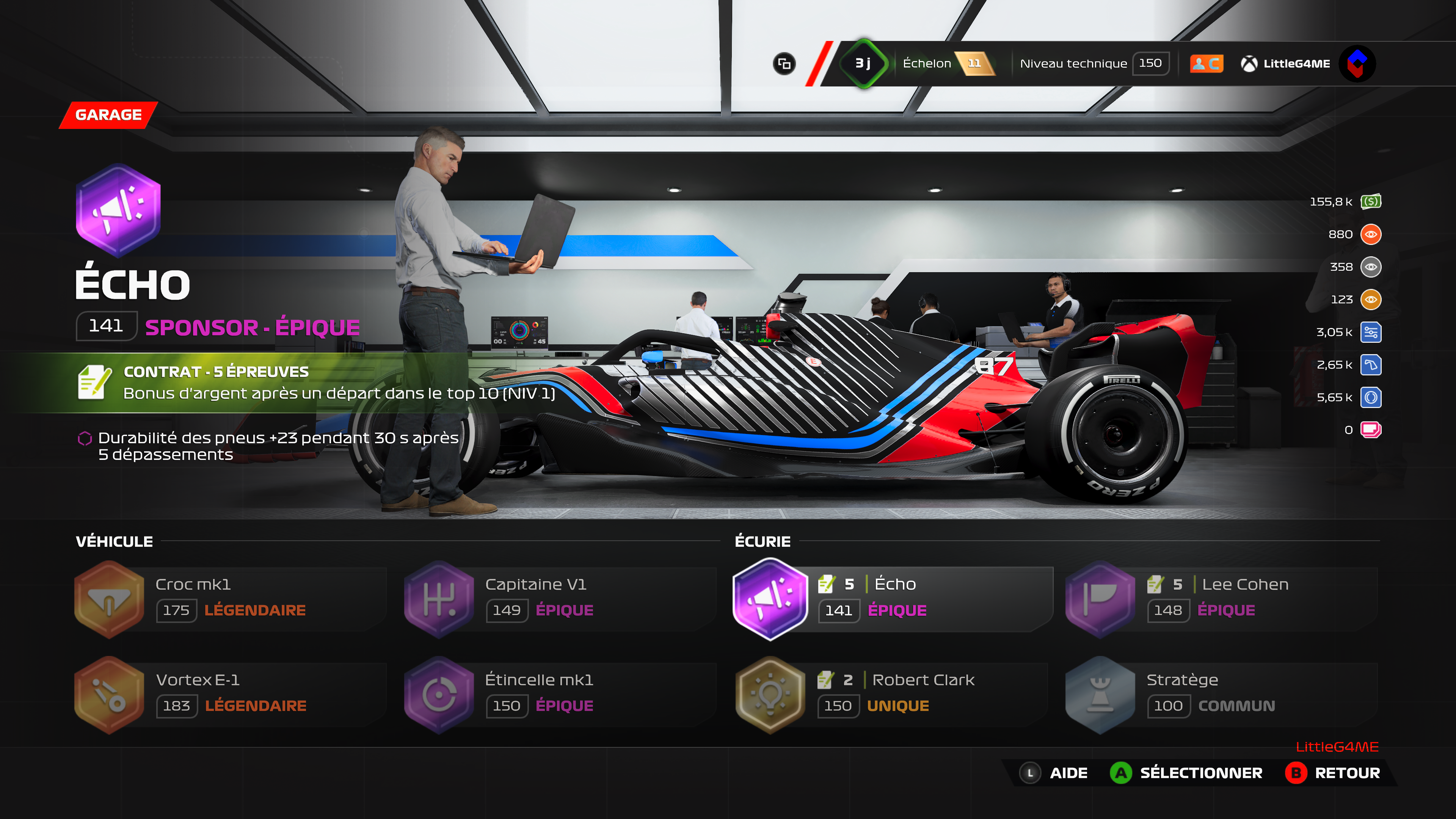Open the green cash currency icon
This screenshot has width=1456, height=819.
(1371, 202)
